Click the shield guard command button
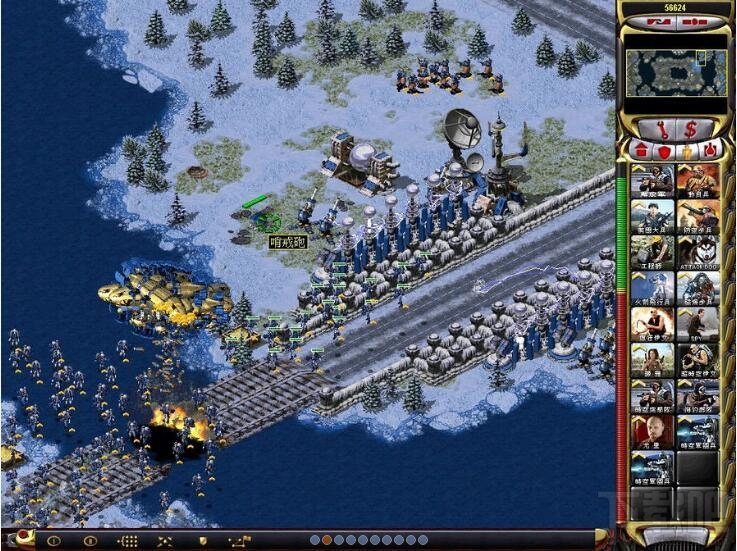Image resolution: width=737 pixels, height=551 pixels. [x=203, y=541]
